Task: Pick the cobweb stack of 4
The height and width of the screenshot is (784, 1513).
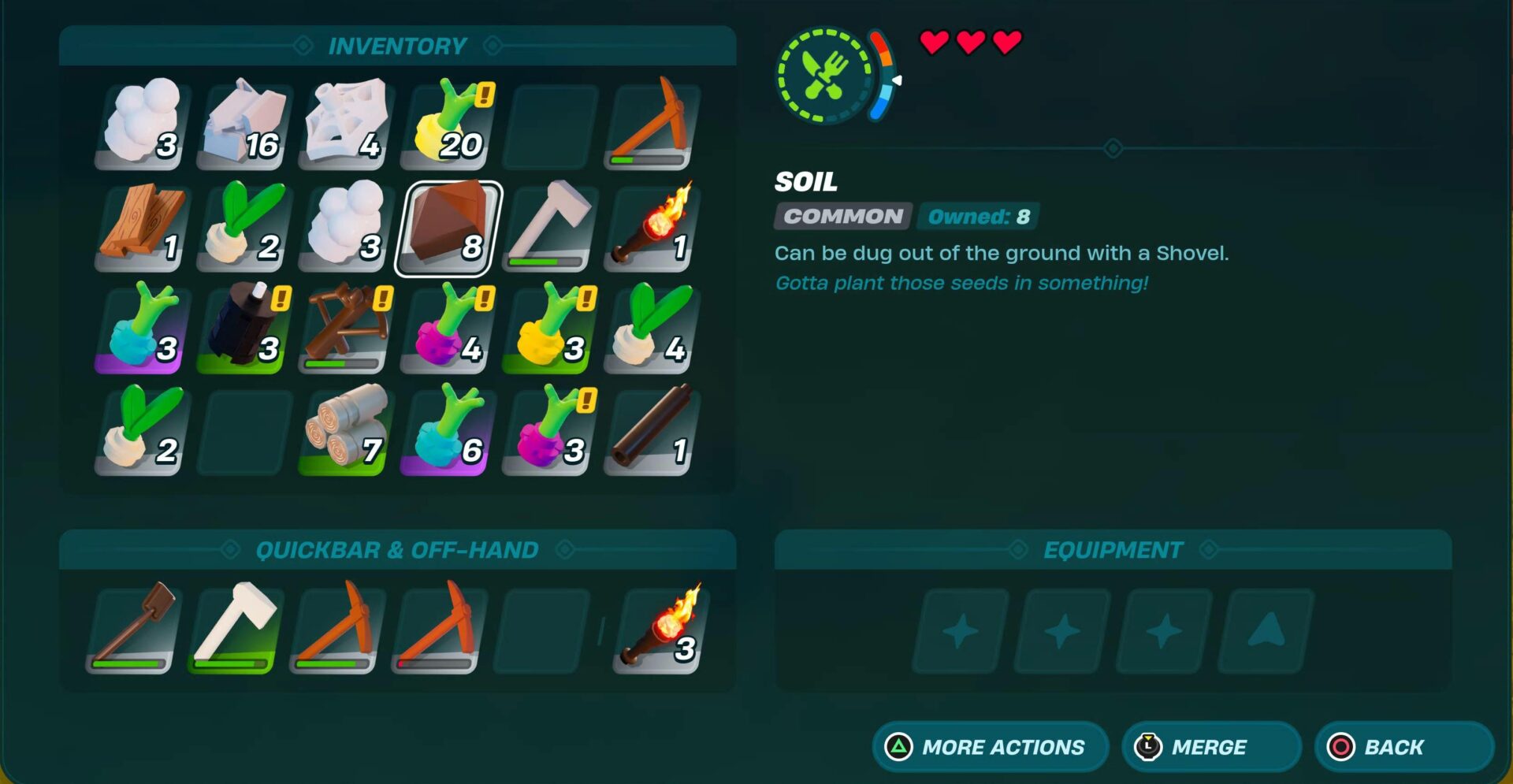Action: (346, 126)
